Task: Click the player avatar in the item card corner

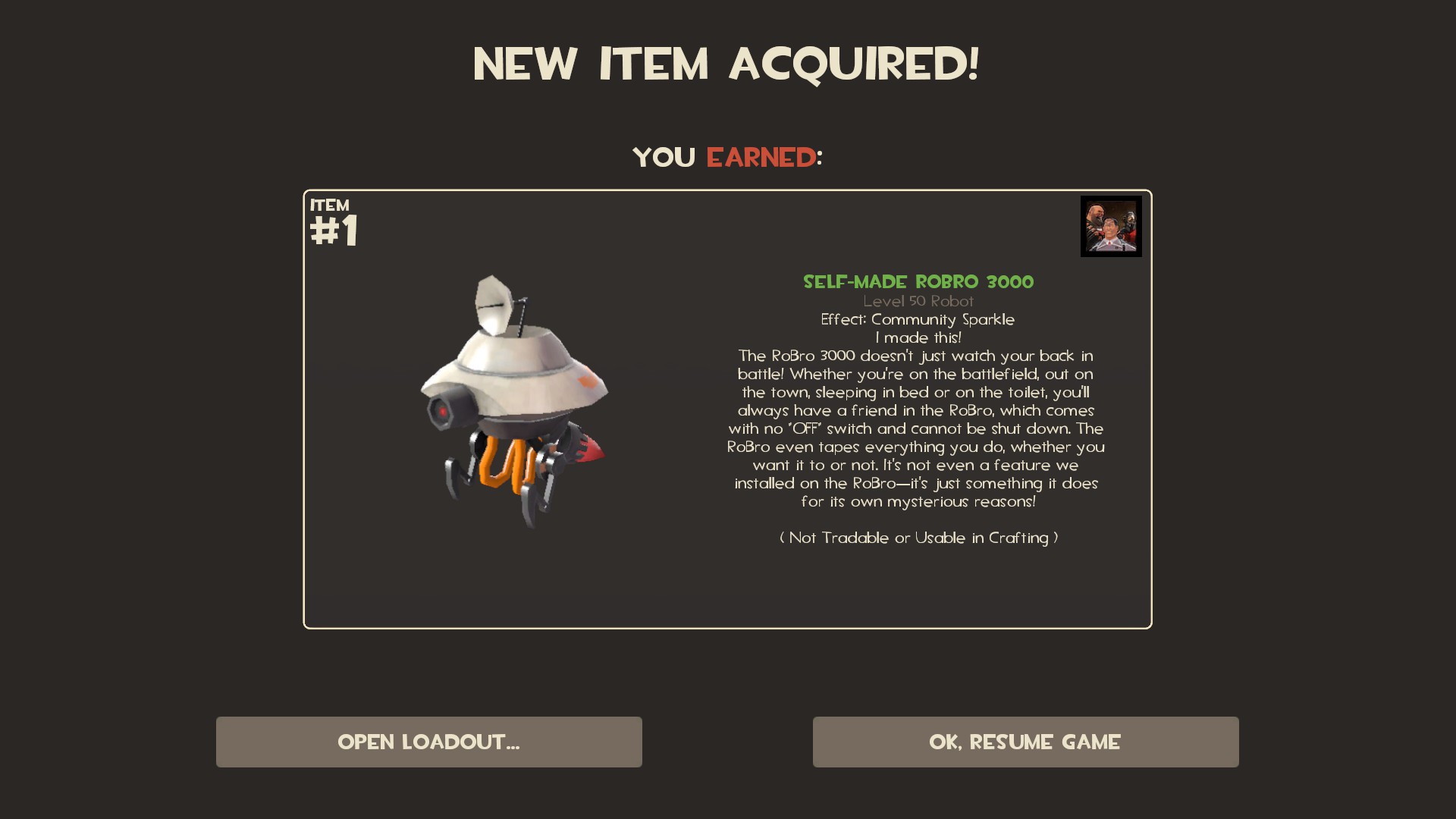Action: 1110,226
